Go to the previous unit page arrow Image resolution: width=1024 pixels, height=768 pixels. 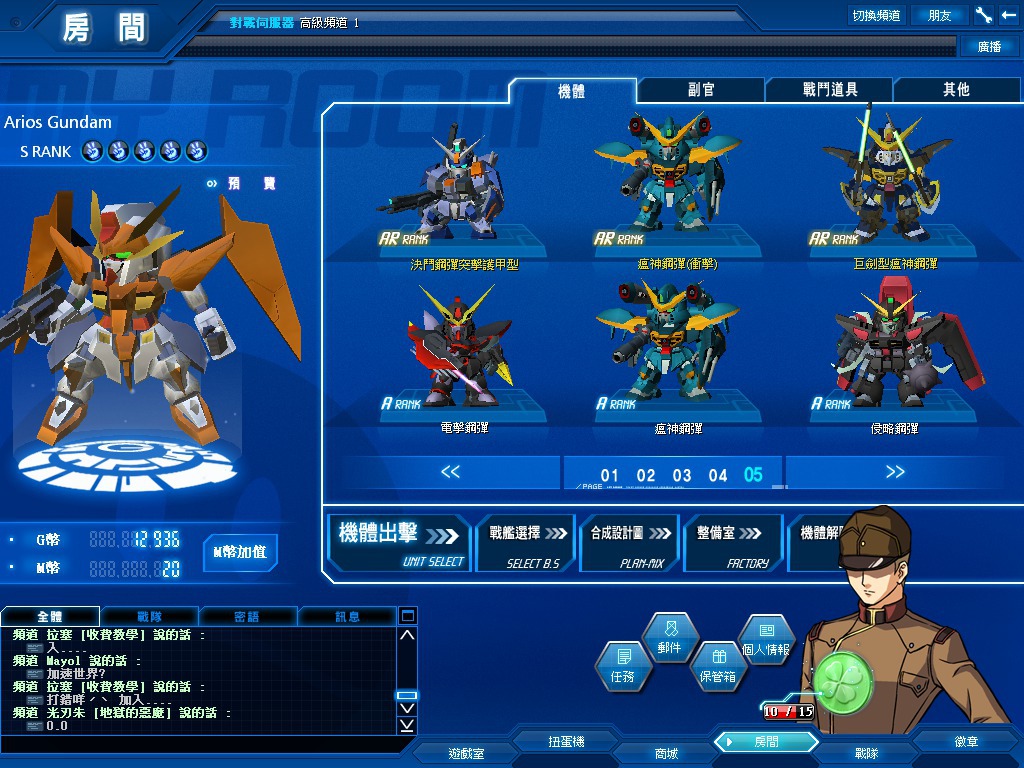[450, 472]
